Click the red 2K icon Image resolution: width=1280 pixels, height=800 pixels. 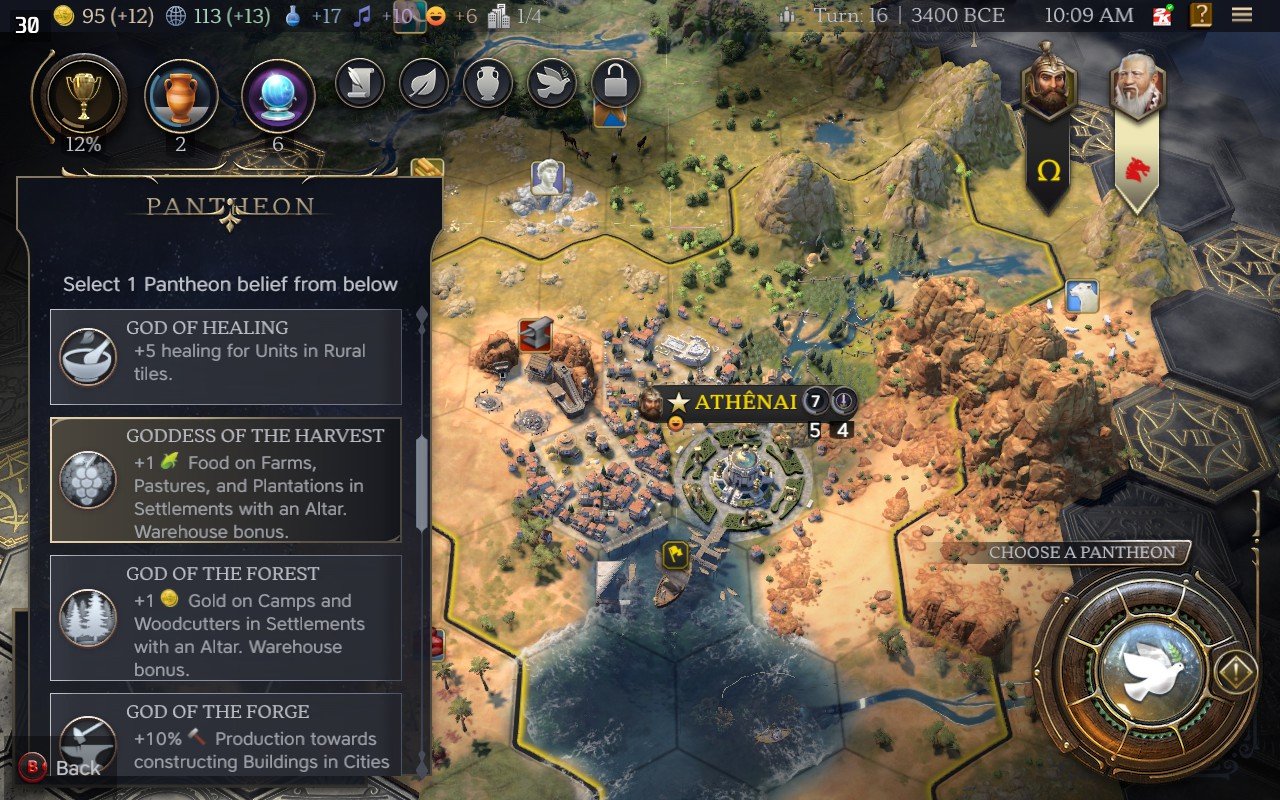click(1162, 15)
